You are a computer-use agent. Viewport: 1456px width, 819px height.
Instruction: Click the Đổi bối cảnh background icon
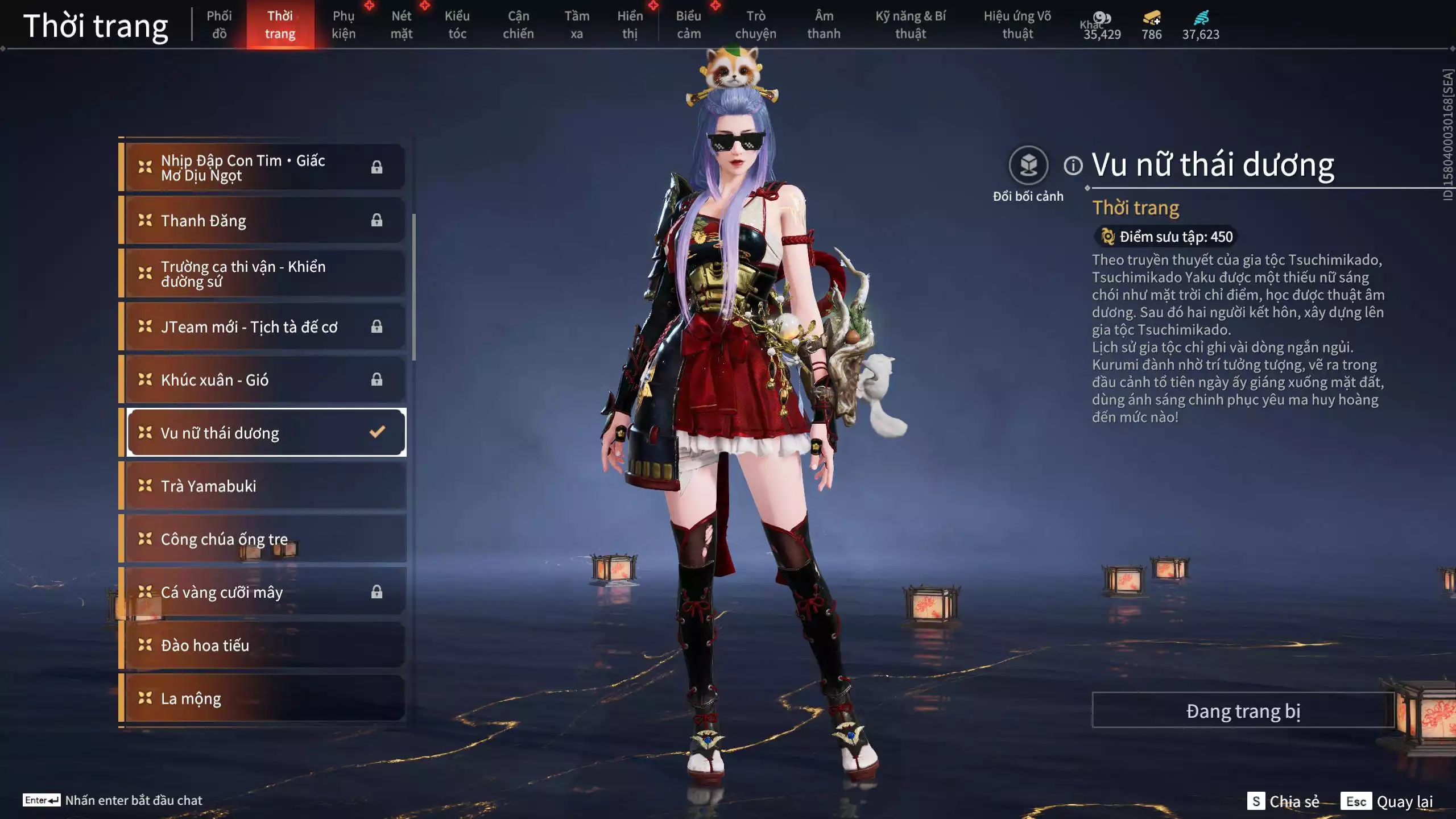pyautogui.click(x=1028, y=166)
